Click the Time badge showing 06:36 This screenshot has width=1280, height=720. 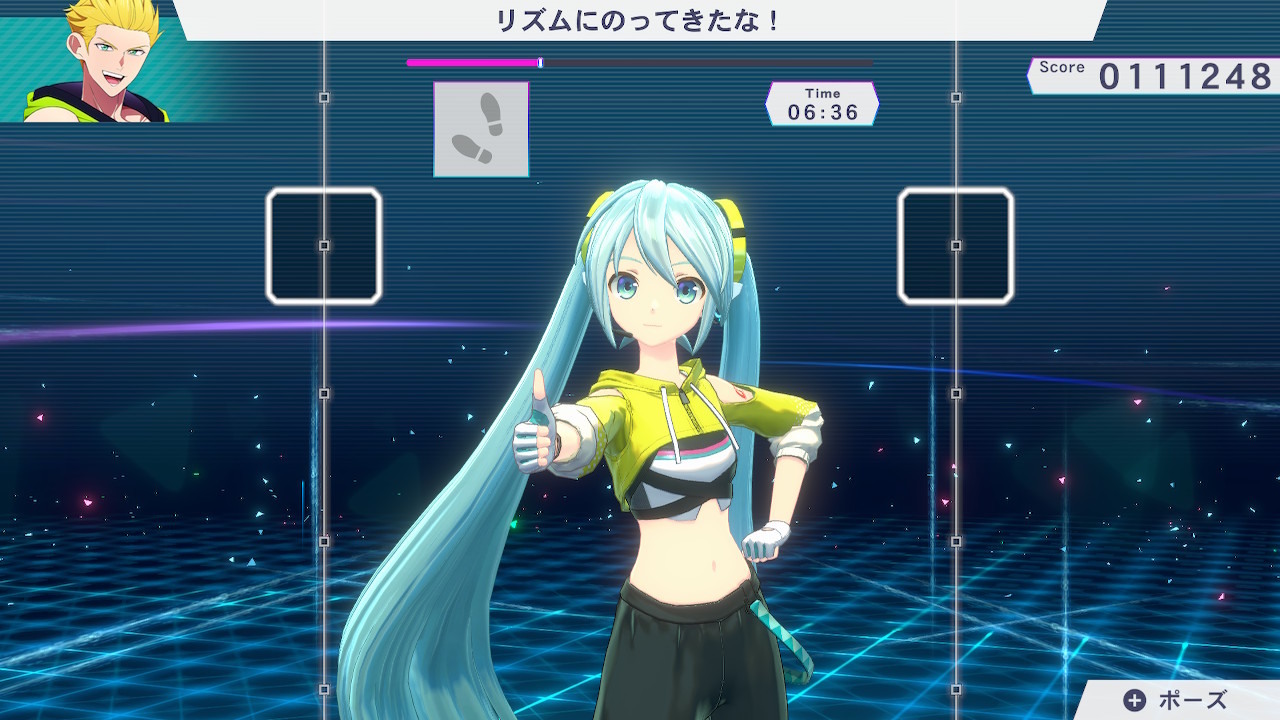[822, 104]
